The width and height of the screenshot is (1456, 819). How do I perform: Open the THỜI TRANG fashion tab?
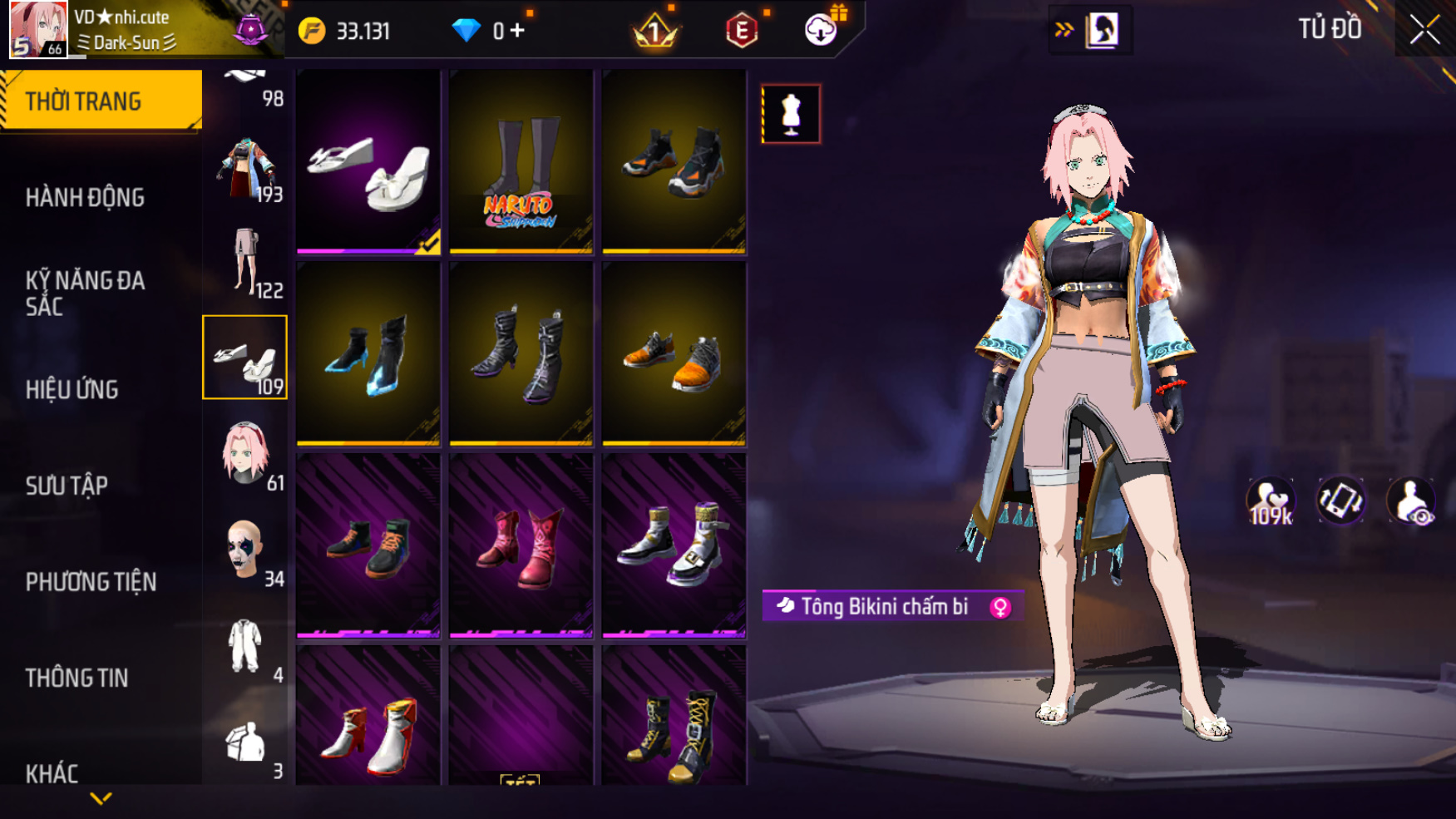point(100,101)
